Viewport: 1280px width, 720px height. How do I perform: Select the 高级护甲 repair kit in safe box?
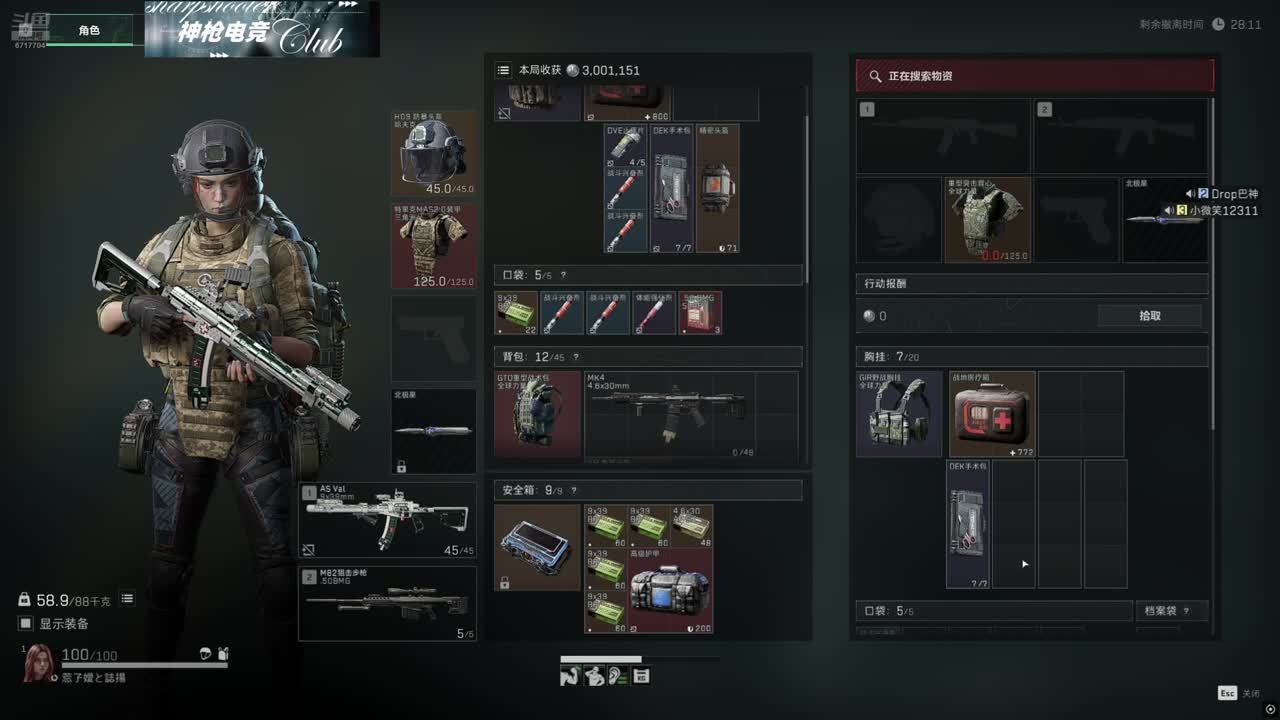[670, 590]
